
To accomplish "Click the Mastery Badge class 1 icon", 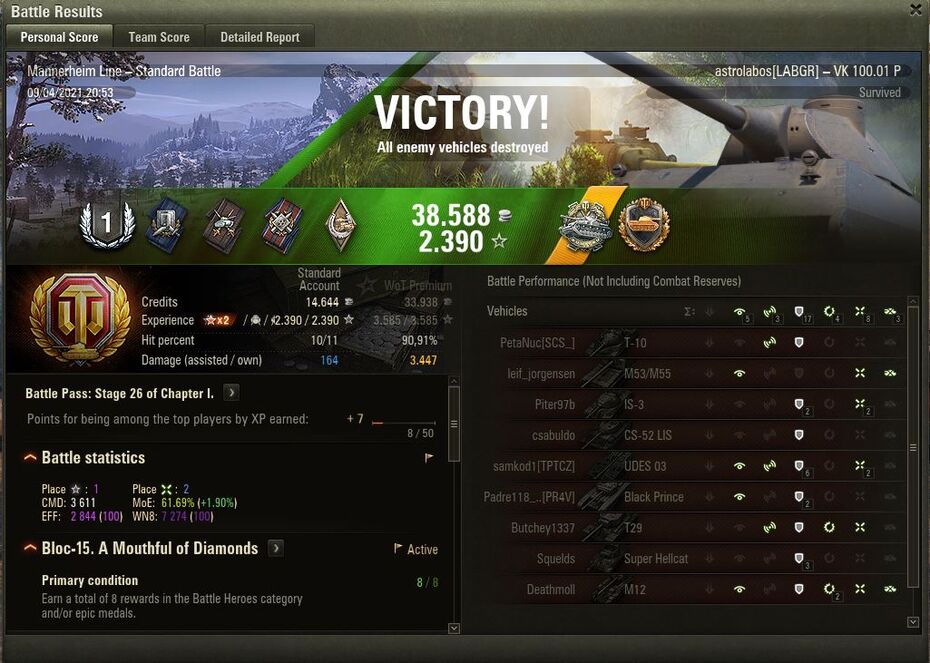I will click(106, 223).
